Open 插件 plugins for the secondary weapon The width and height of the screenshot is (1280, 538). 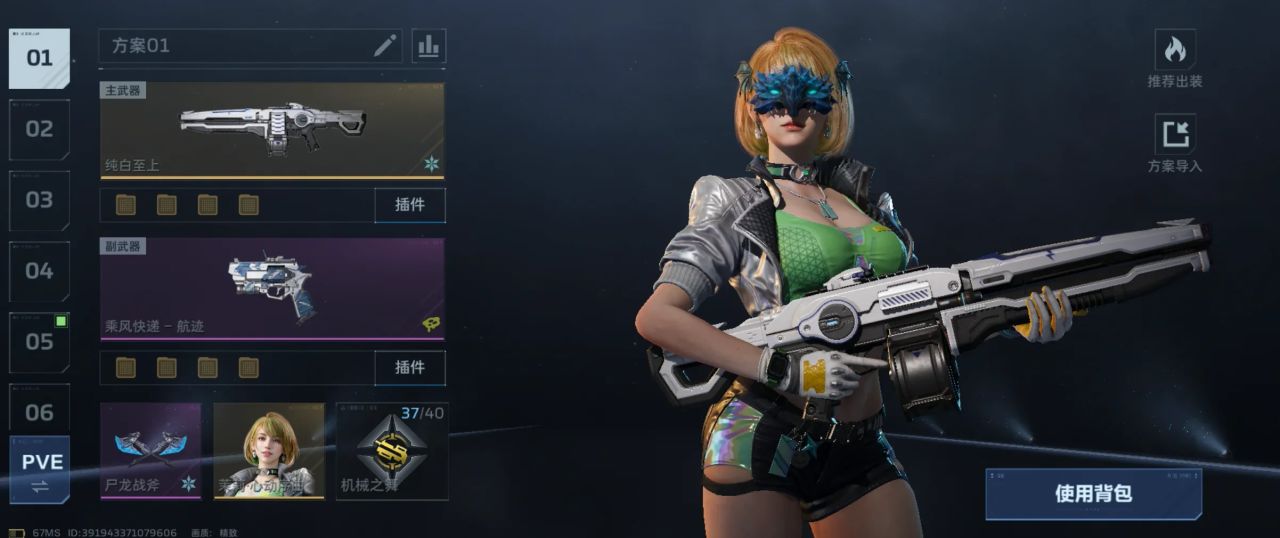410,368
